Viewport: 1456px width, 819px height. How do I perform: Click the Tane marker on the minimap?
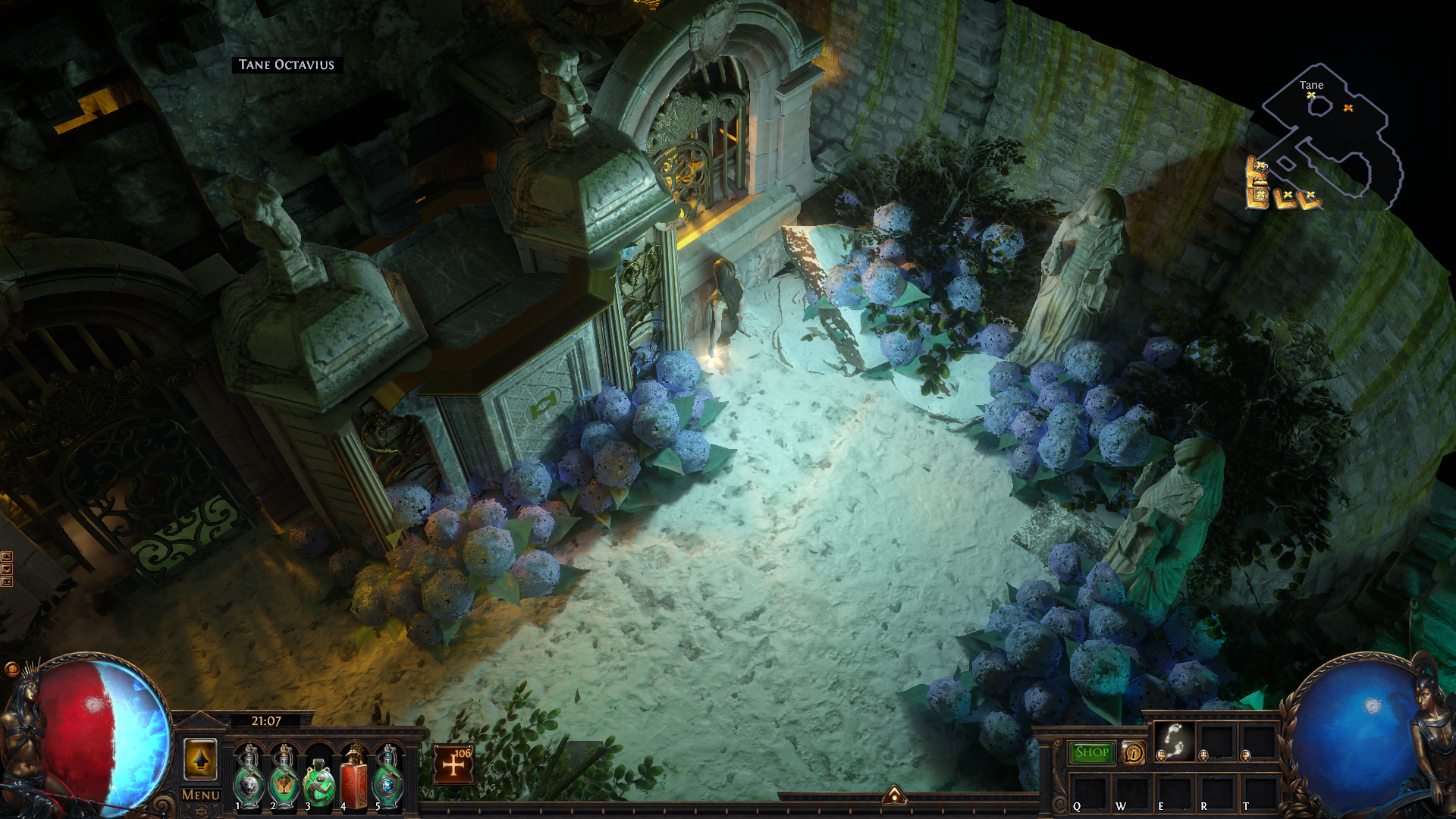pyautogui.click(x=1311, y=95)
